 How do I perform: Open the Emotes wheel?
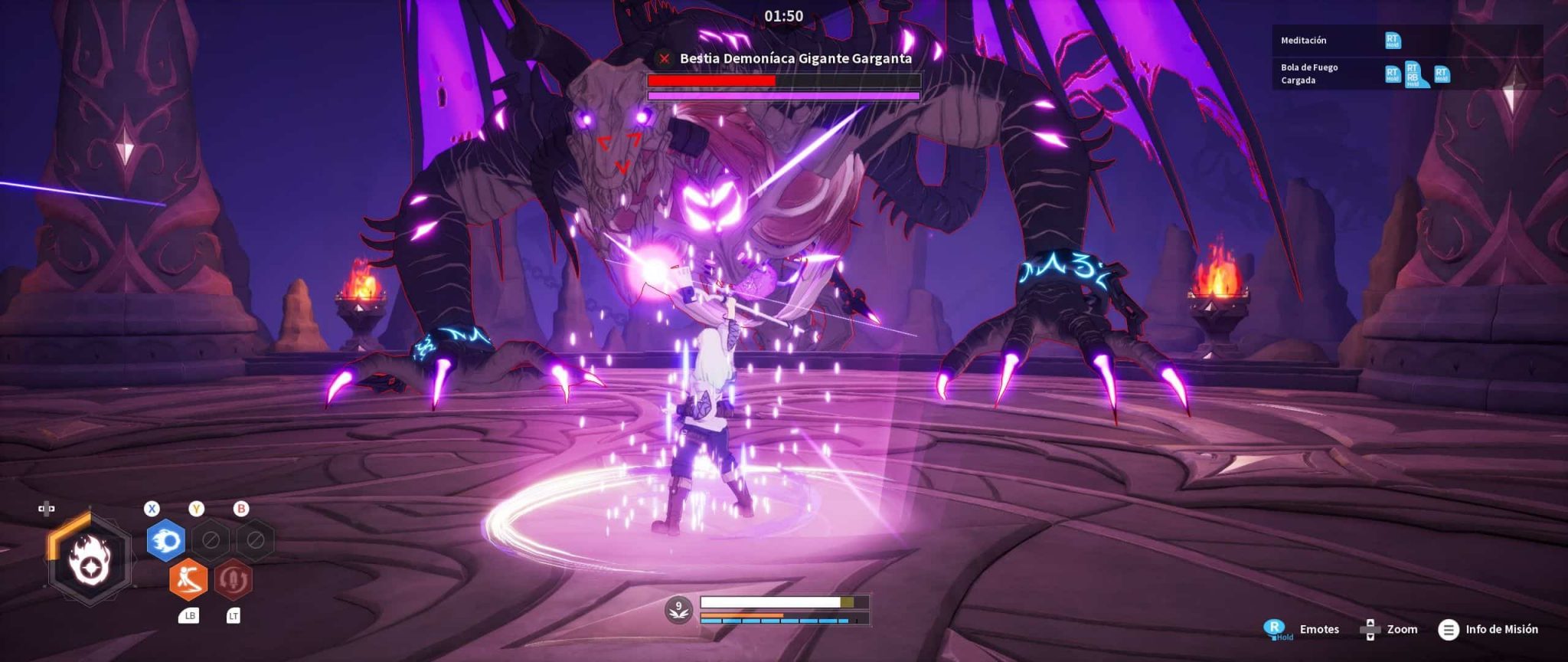[x=1318, y=629]
